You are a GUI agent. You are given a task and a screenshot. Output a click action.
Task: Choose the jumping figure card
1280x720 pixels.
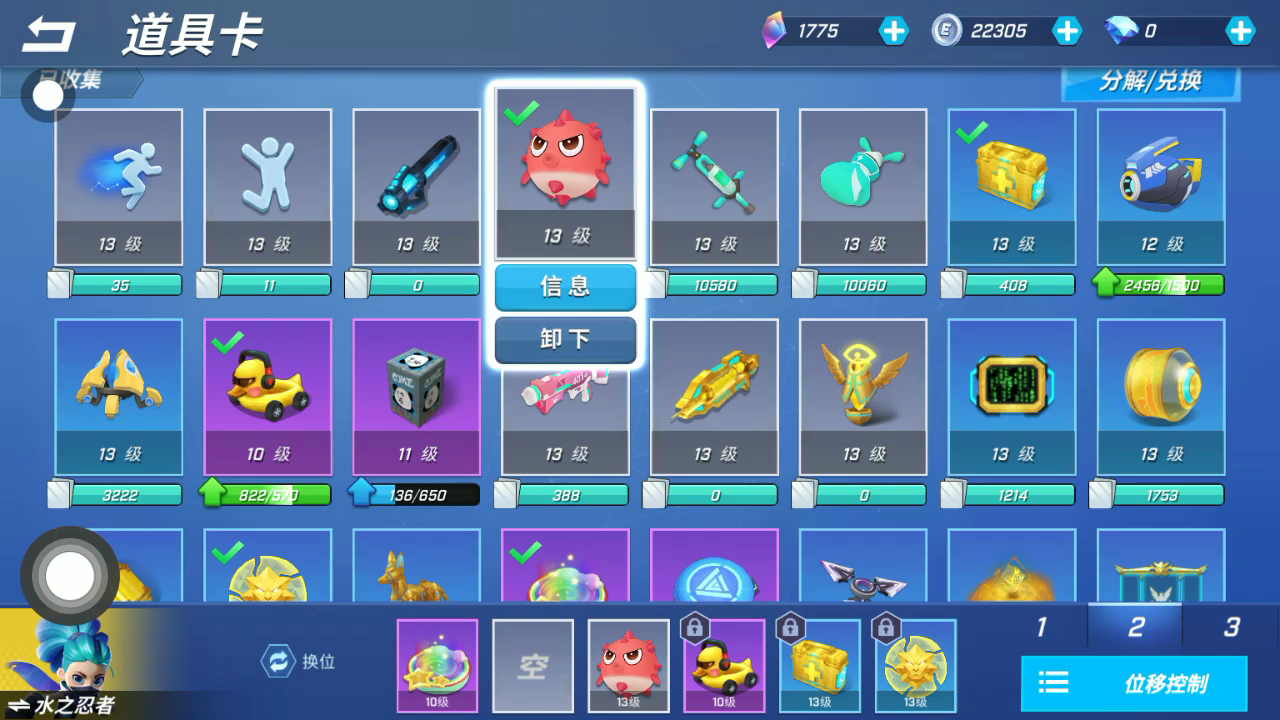(x=268, y=186)
